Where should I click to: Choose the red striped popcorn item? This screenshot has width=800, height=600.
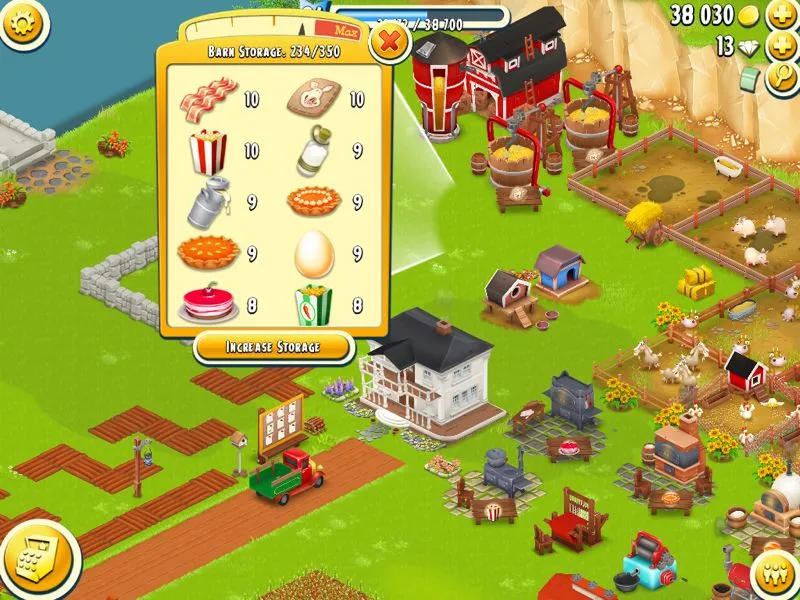[x=208, y=151]
